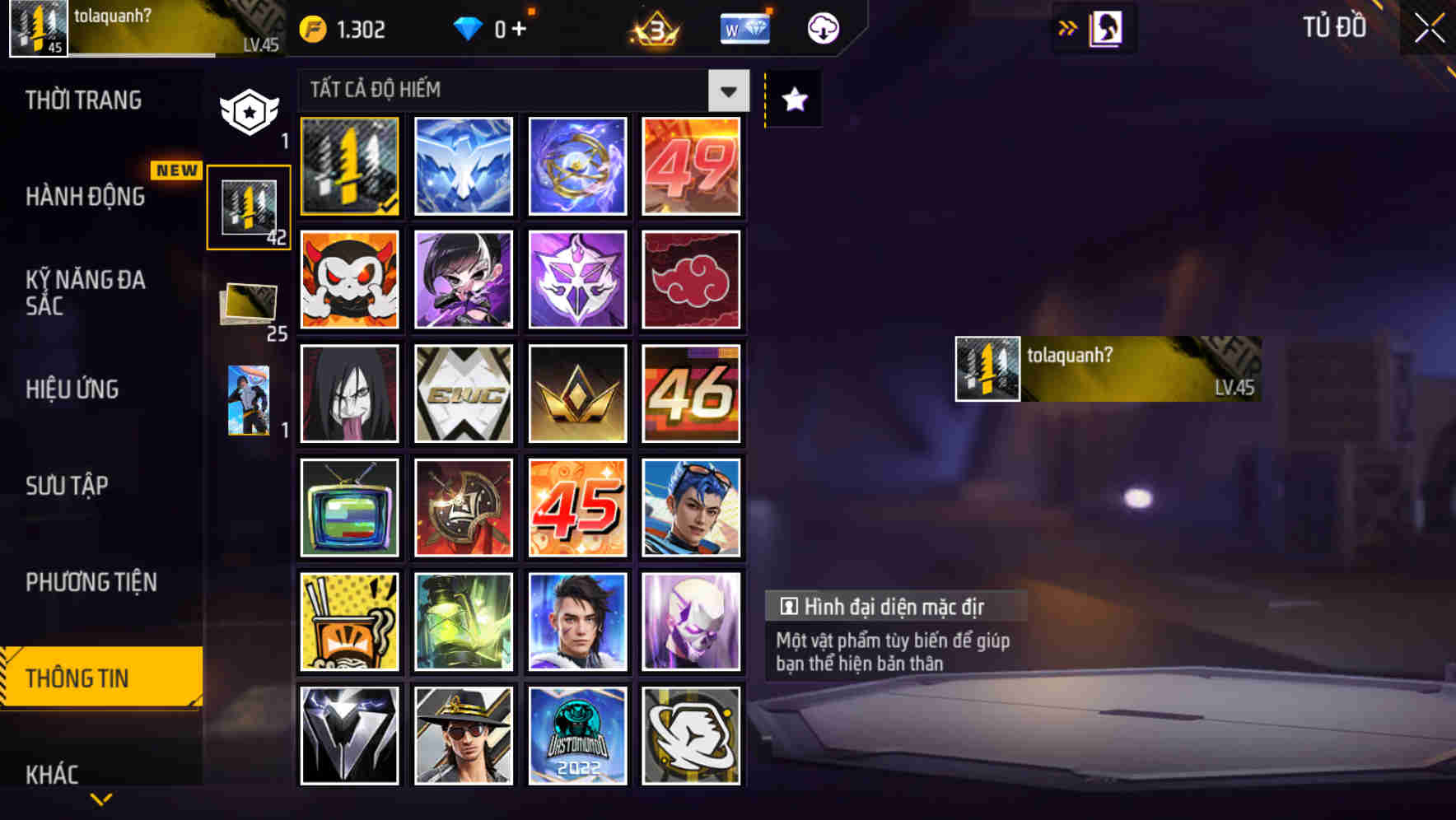Switch to the THỜI TRANG tab
Viewport: 1456px width, 820px height.
click(x=82, y=100)
